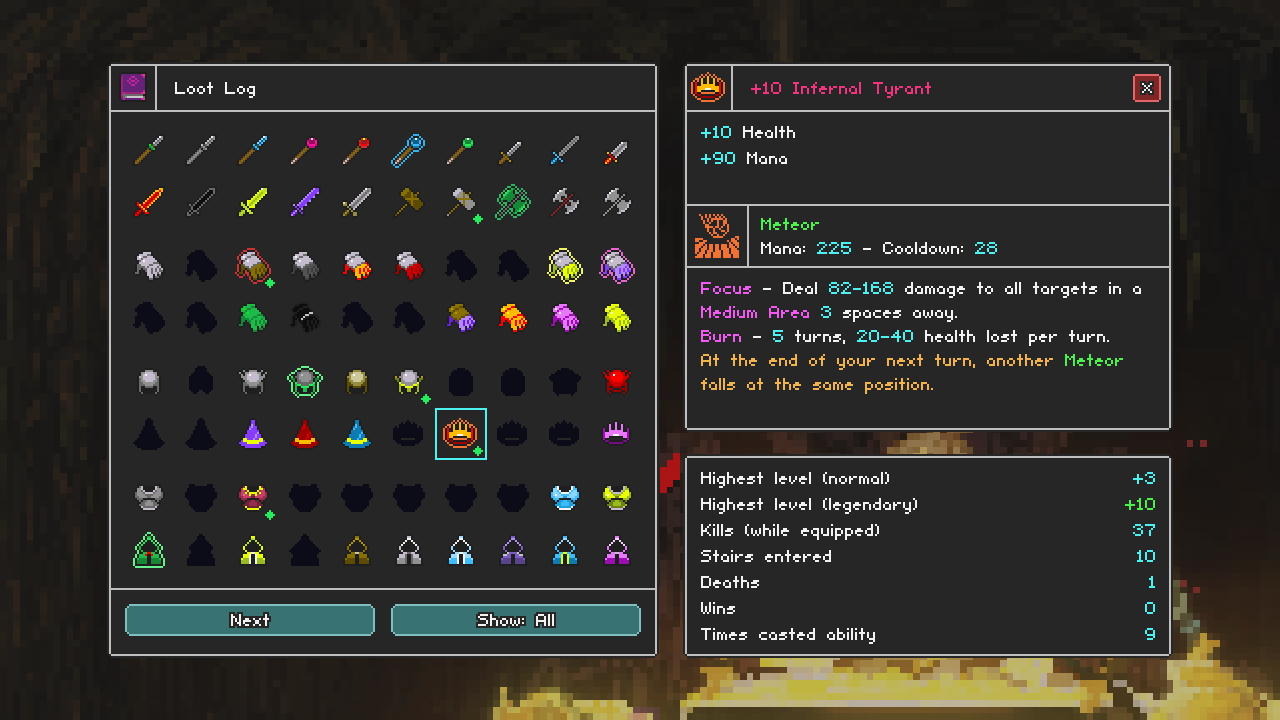The height and width of the screenshot is (720, 1280).
Task: Select the red spider-shaped helmet
Action: coord(617,381)
